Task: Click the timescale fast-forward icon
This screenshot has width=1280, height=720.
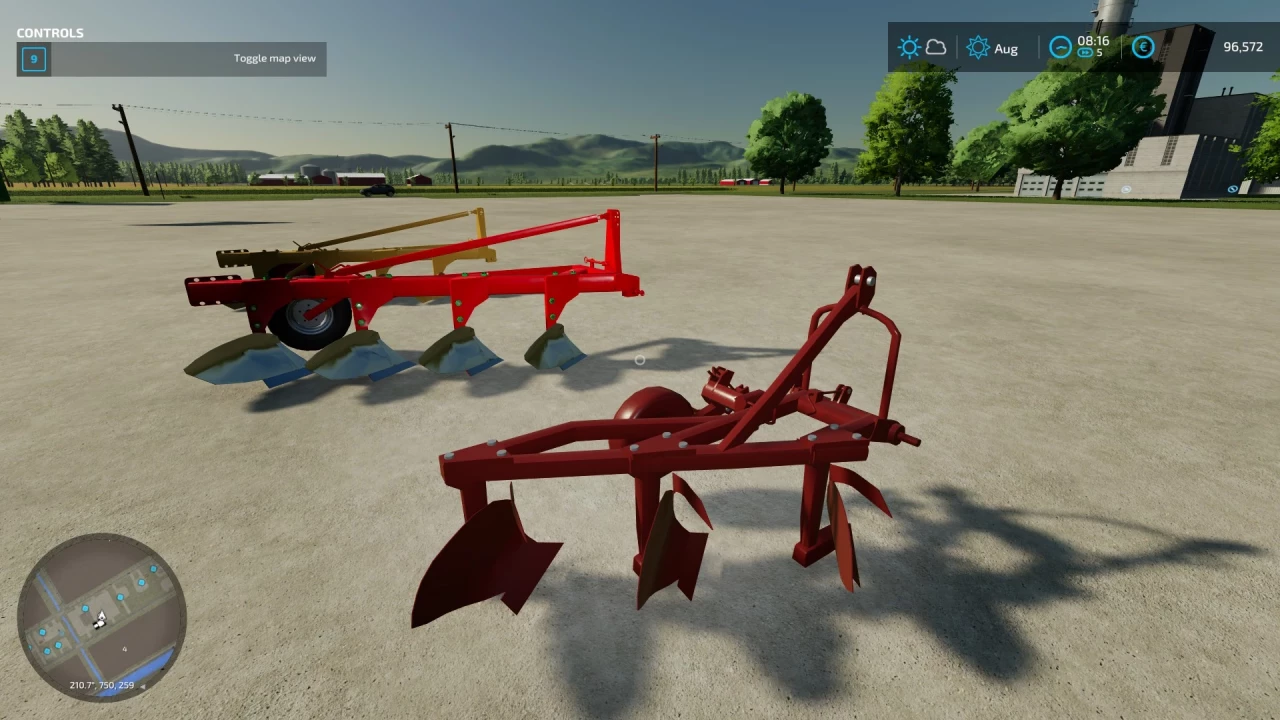Action: coord(1083,54)
